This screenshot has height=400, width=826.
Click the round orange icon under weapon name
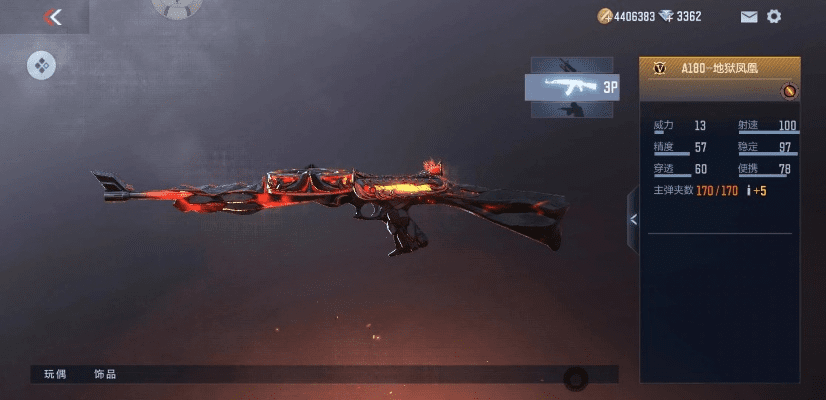[x=789, y=91]
